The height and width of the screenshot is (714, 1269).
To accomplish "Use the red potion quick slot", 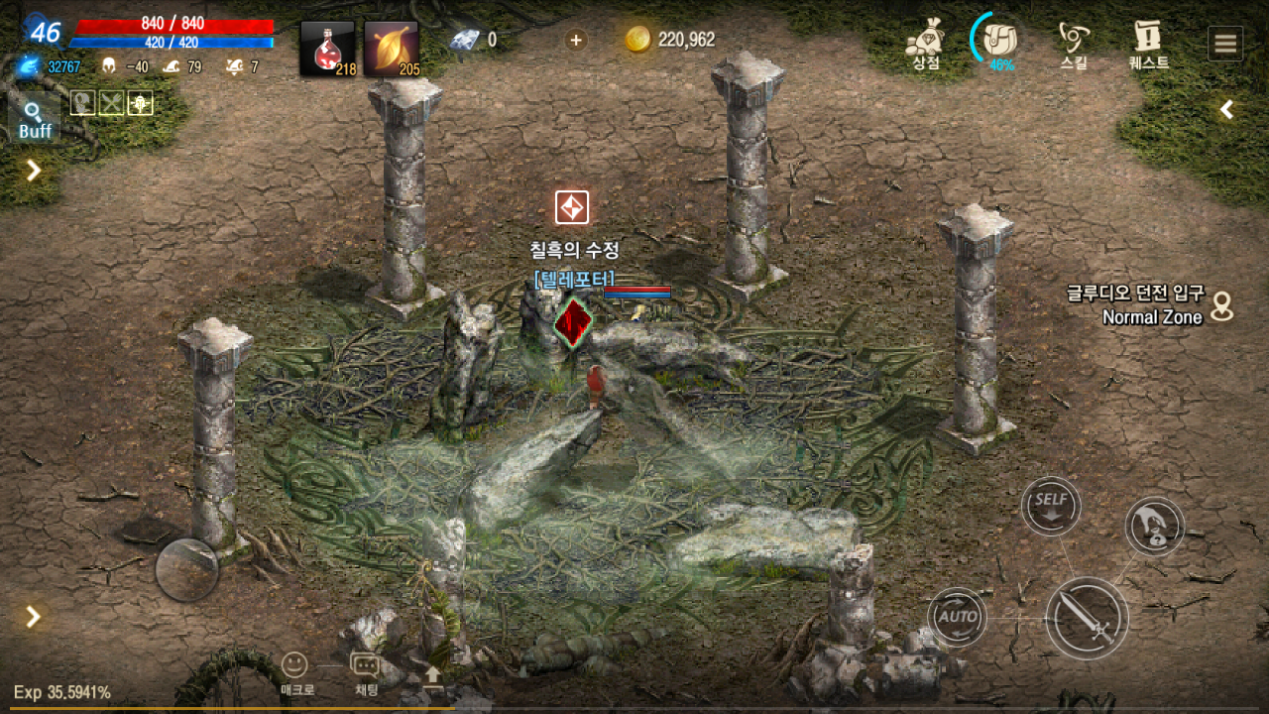I will pyautogui.click(x=327, y=49).
